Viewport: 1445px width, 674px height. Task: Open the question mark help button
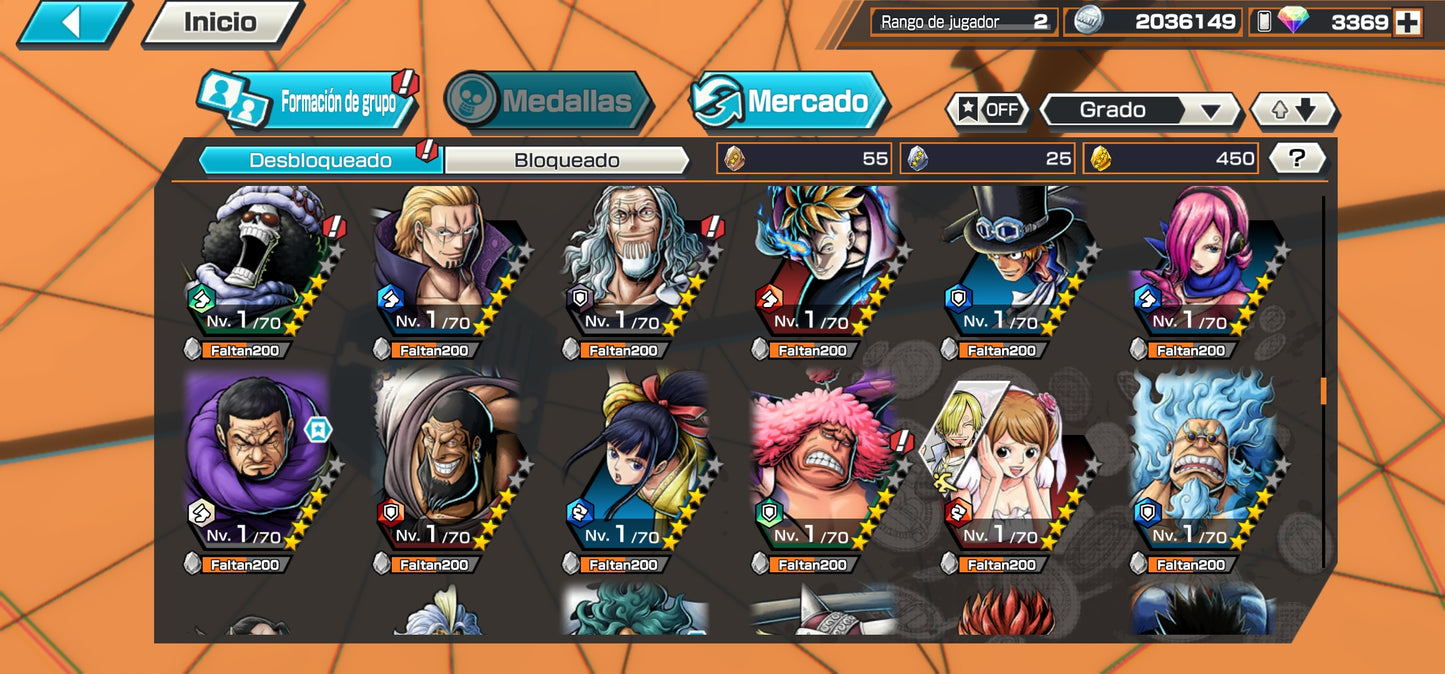[1297, 158]
